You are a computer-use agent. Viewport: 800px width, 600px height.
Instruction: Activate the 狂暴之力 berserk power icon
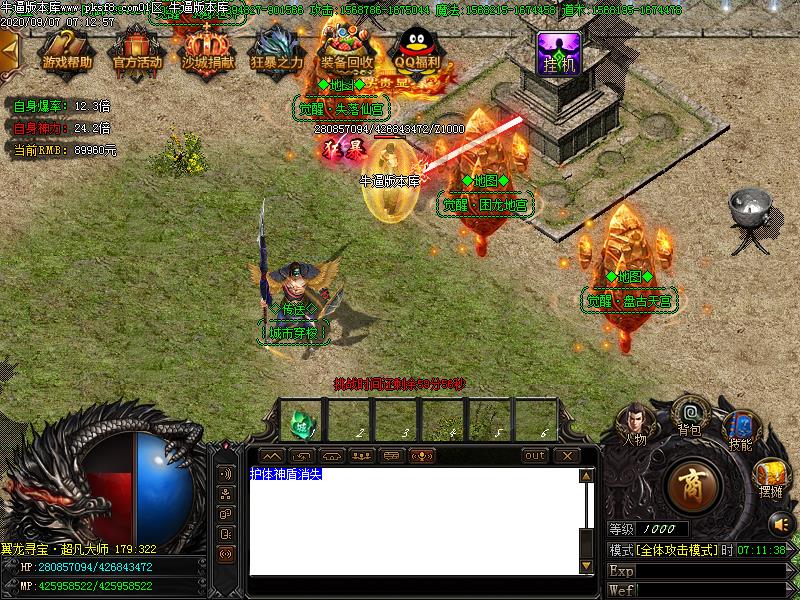point(277,50)
